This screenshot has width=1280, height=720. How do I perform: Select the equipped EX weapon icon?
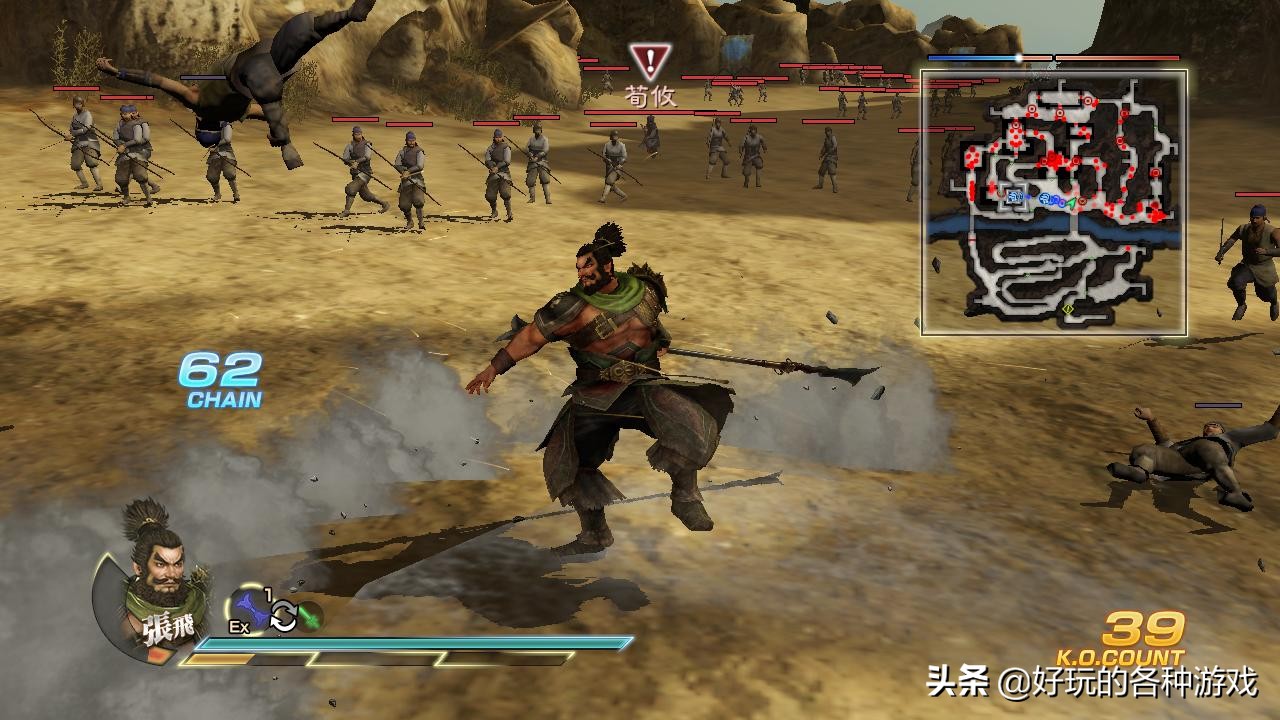click(249, 607)
